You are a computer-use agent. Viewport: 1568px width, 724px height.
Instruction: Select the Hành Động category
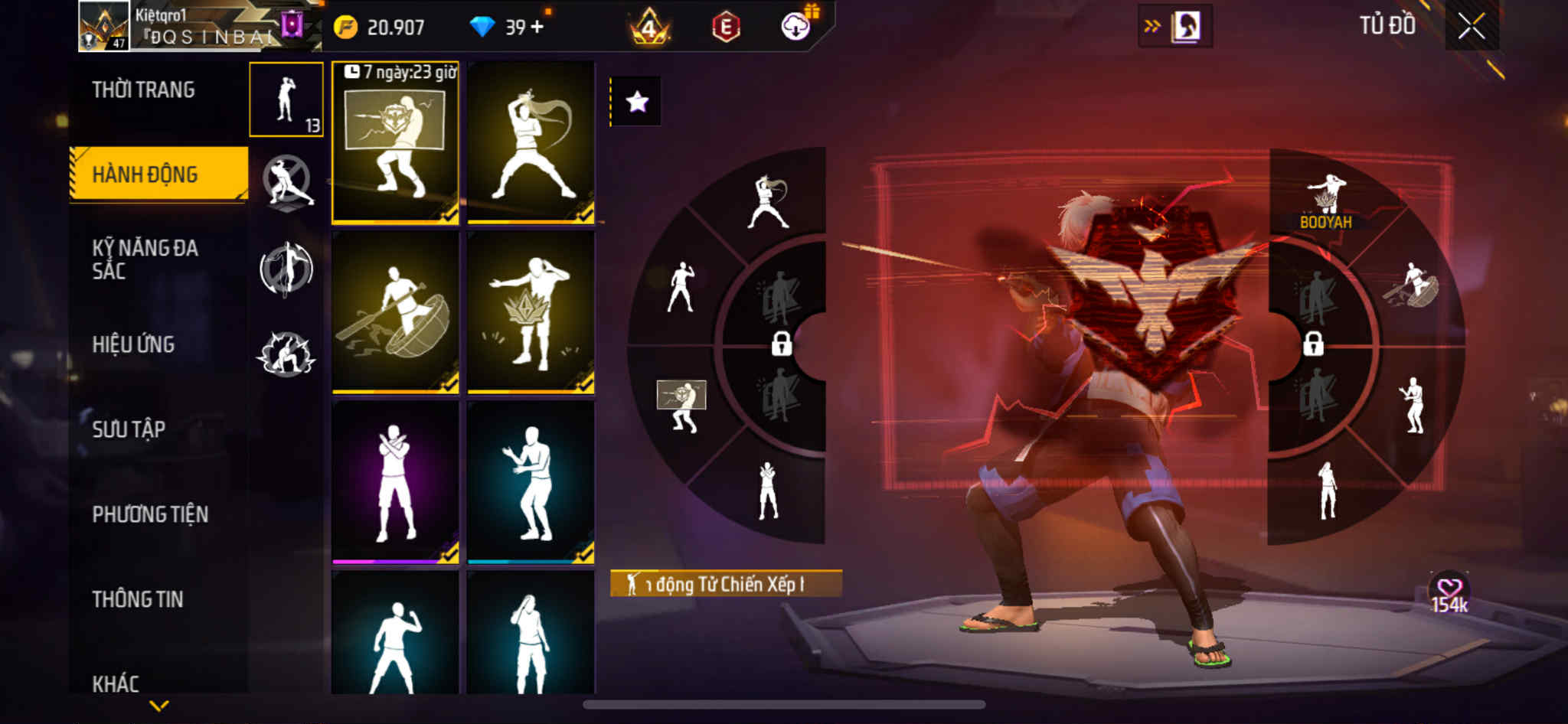(145, 174)
